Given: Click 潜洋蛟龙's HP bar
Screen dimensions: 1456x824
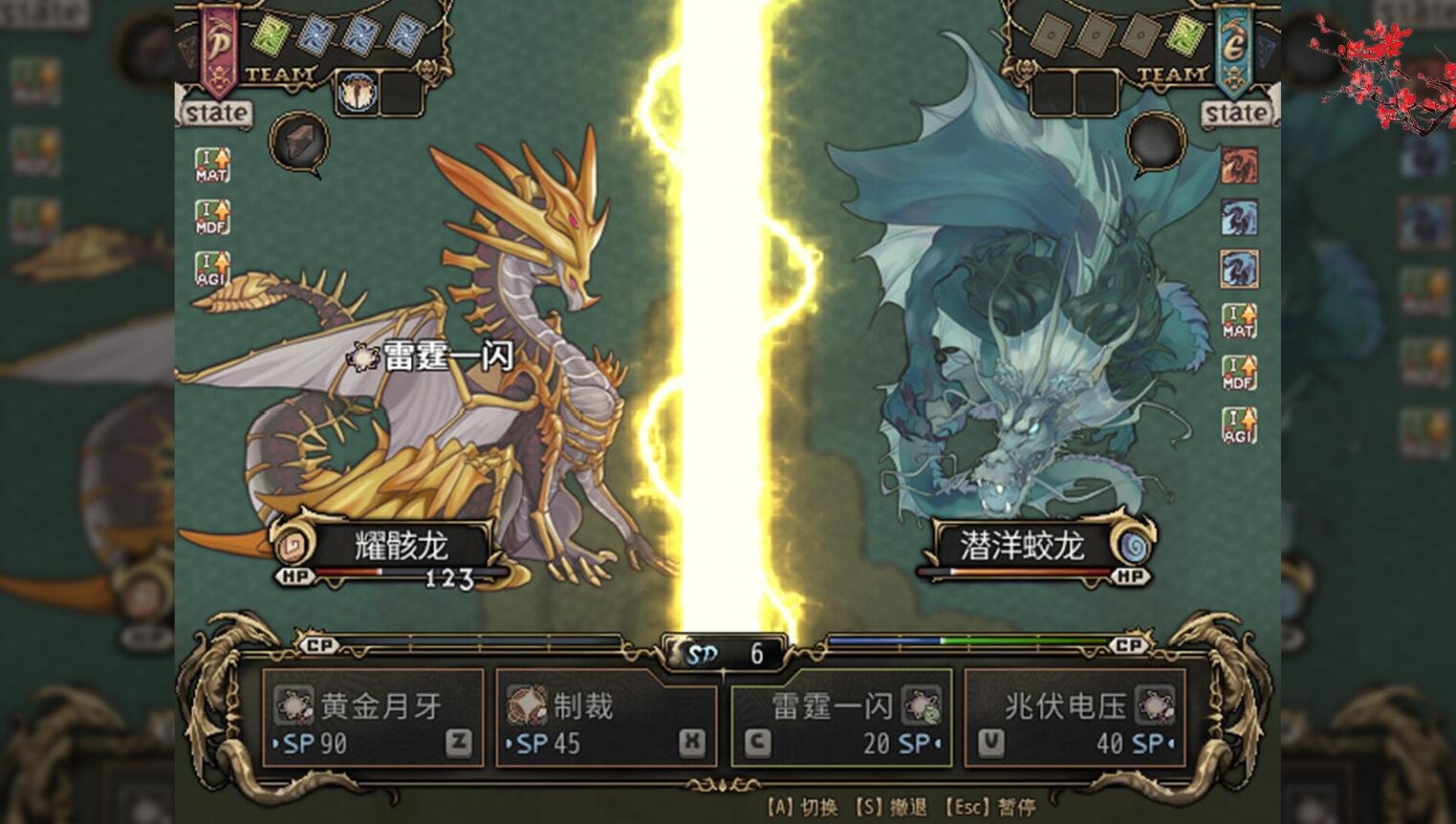Looking at the screenshot, I should 1016,569.
